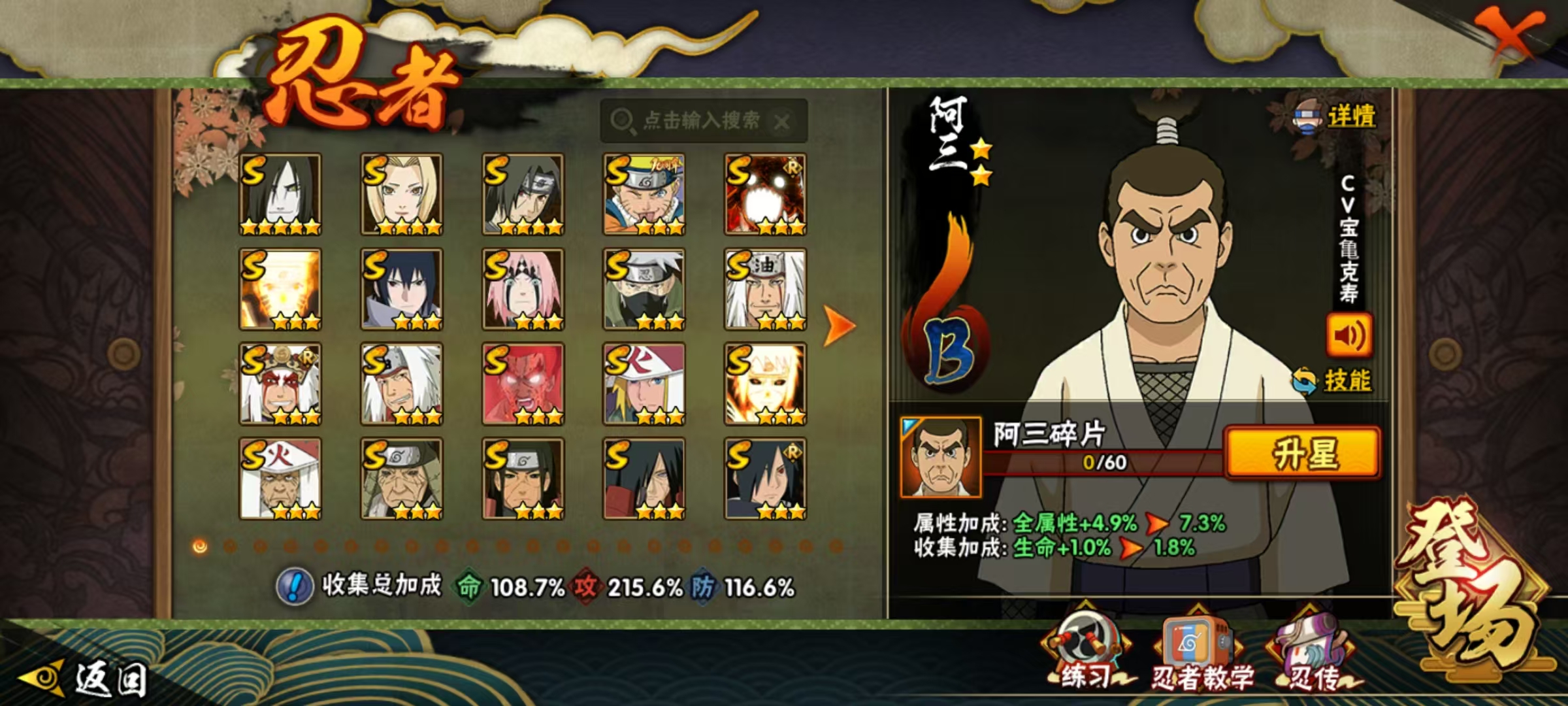Image resolution: width=1568 pixels, height=706 pixels.
Task: Go back with the 返回 button
Action: tap(85, 679)
